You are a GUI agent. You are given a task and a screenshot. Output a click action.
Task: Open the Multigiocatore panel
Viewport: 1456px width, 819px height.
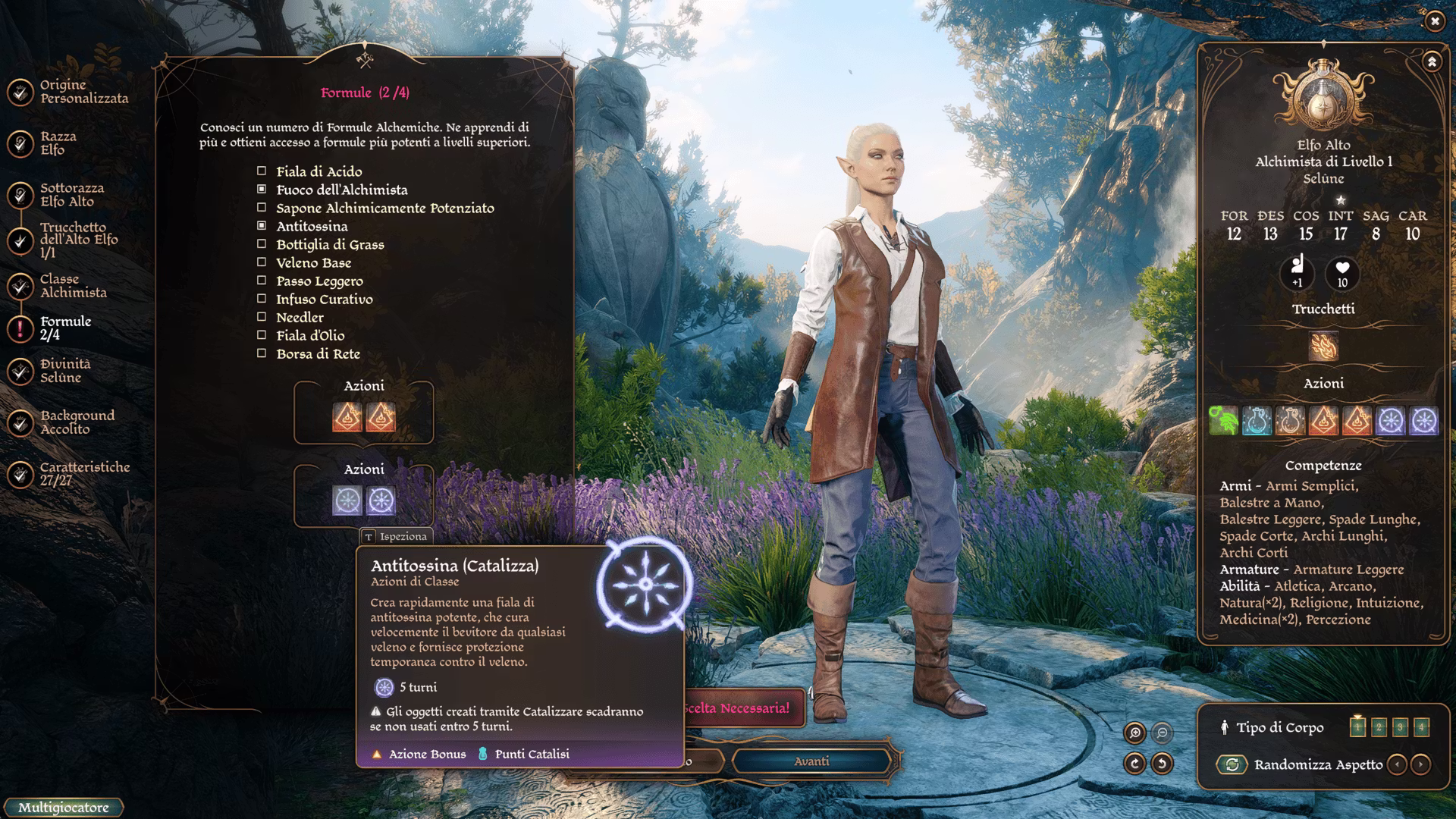point(64,808)
